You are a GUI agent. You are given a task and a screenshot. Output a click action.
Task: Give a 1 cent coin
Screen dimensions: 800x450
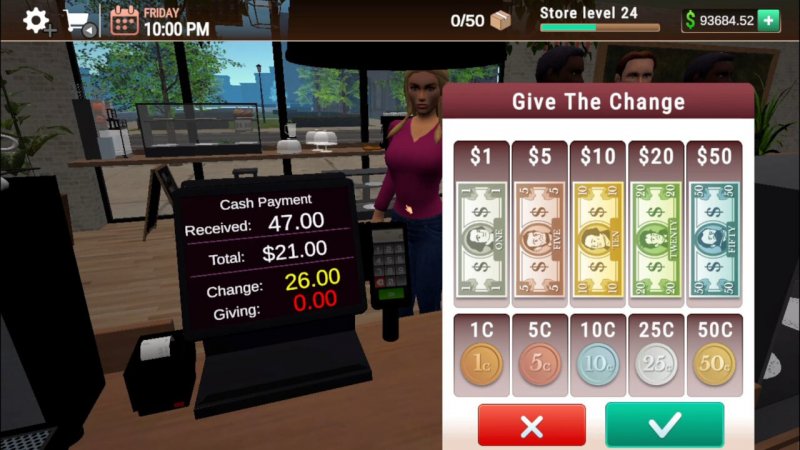coord(482,365)
